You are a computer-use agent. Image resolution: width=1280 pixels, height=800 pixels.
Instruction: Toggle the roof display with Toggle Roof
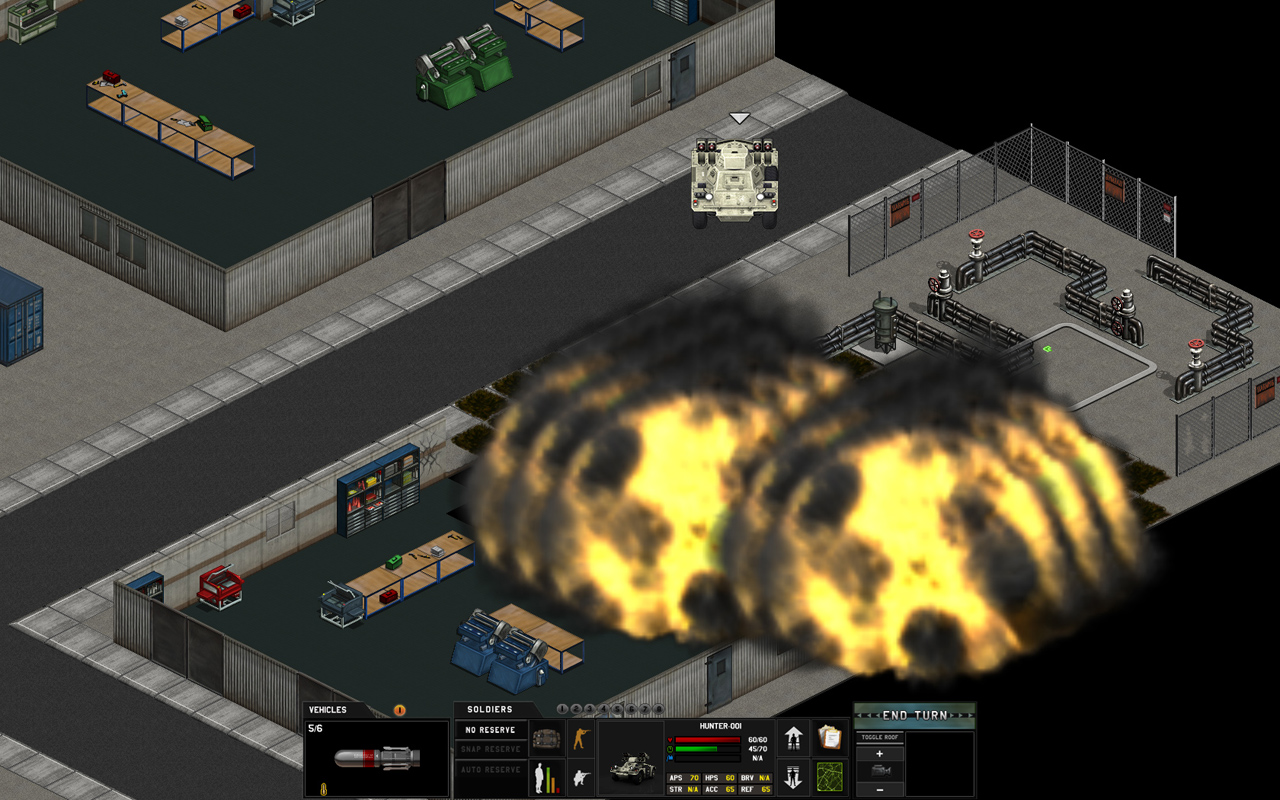coord(879,737)
